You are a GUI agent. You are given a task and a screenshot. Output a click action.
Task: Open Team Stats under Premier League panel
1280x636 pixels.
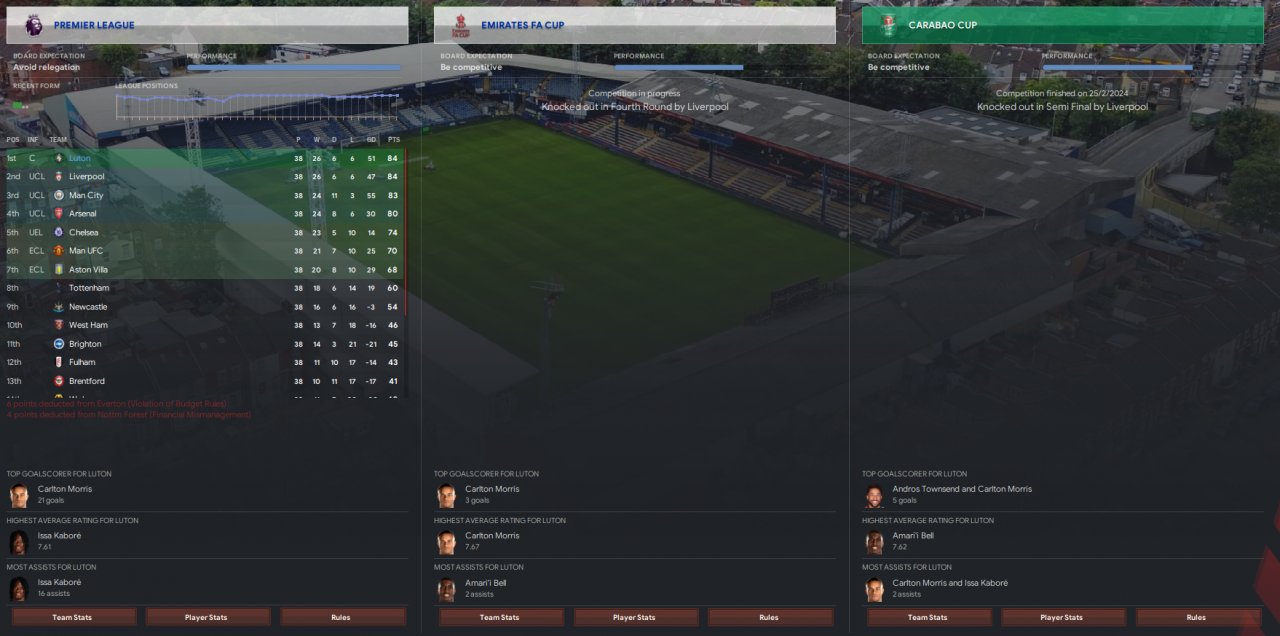pyautogui.click(x=72, y=617)
